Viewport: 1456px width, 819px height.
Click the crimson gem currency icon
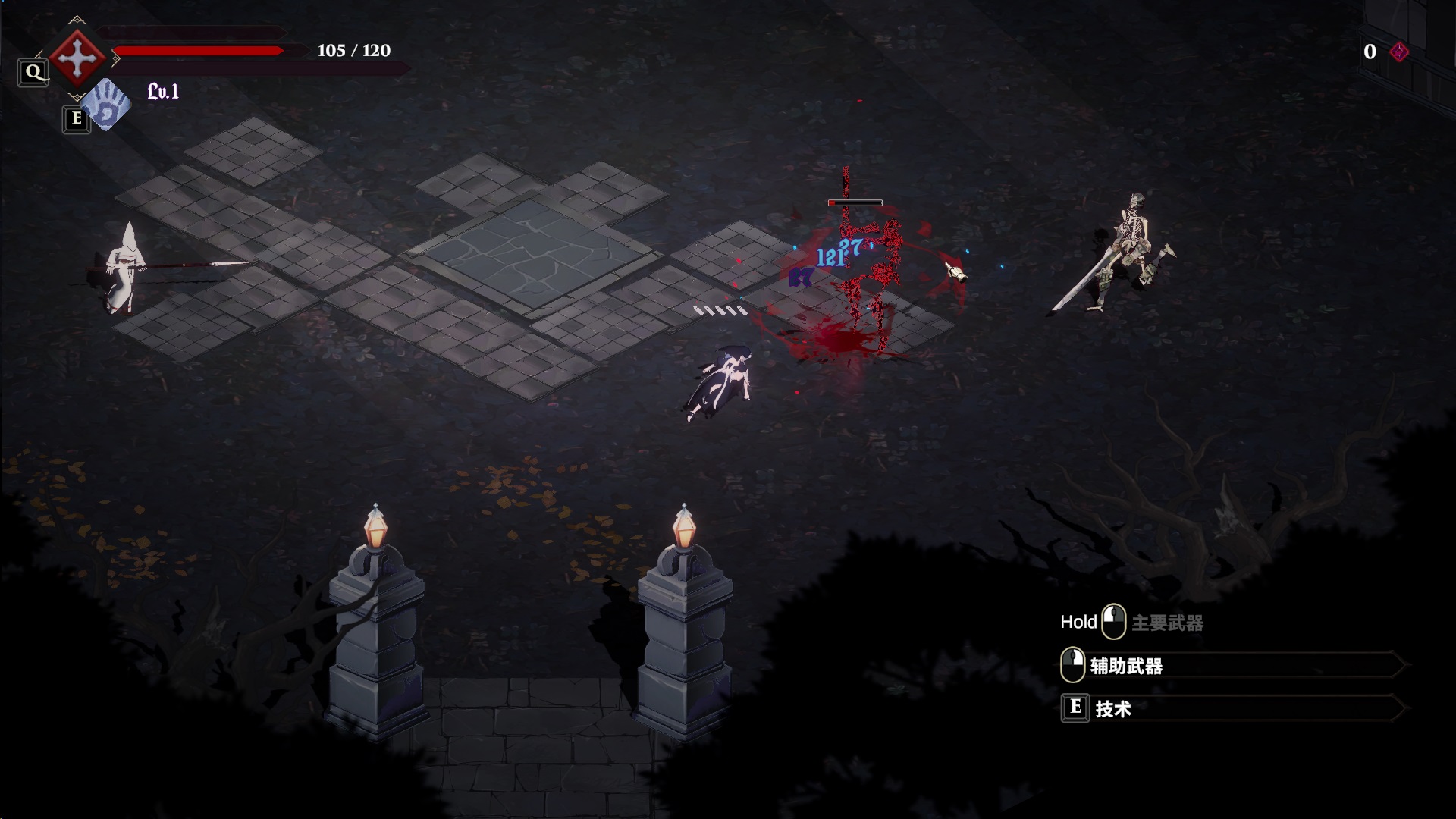[x=1399, y=52]
